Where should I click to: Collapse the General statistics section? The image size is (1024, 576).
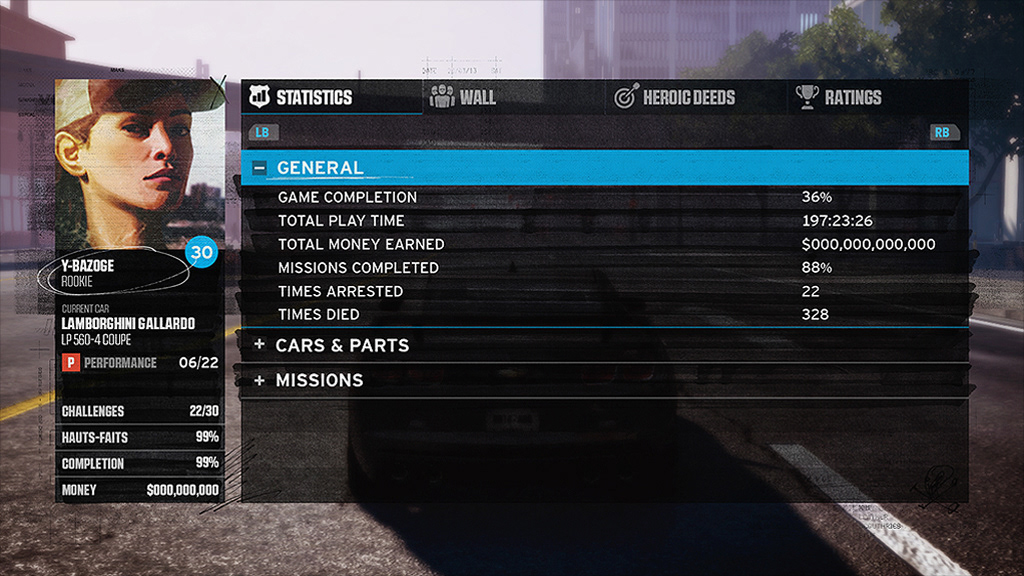(260, 168)
